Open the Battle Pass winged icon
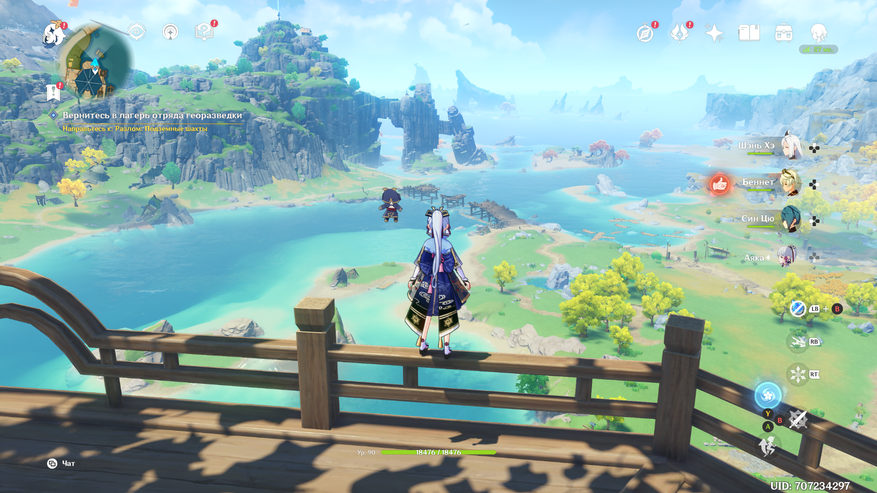Image resolution: width=877 pixels, height=493 pixels. click(679, 33)
